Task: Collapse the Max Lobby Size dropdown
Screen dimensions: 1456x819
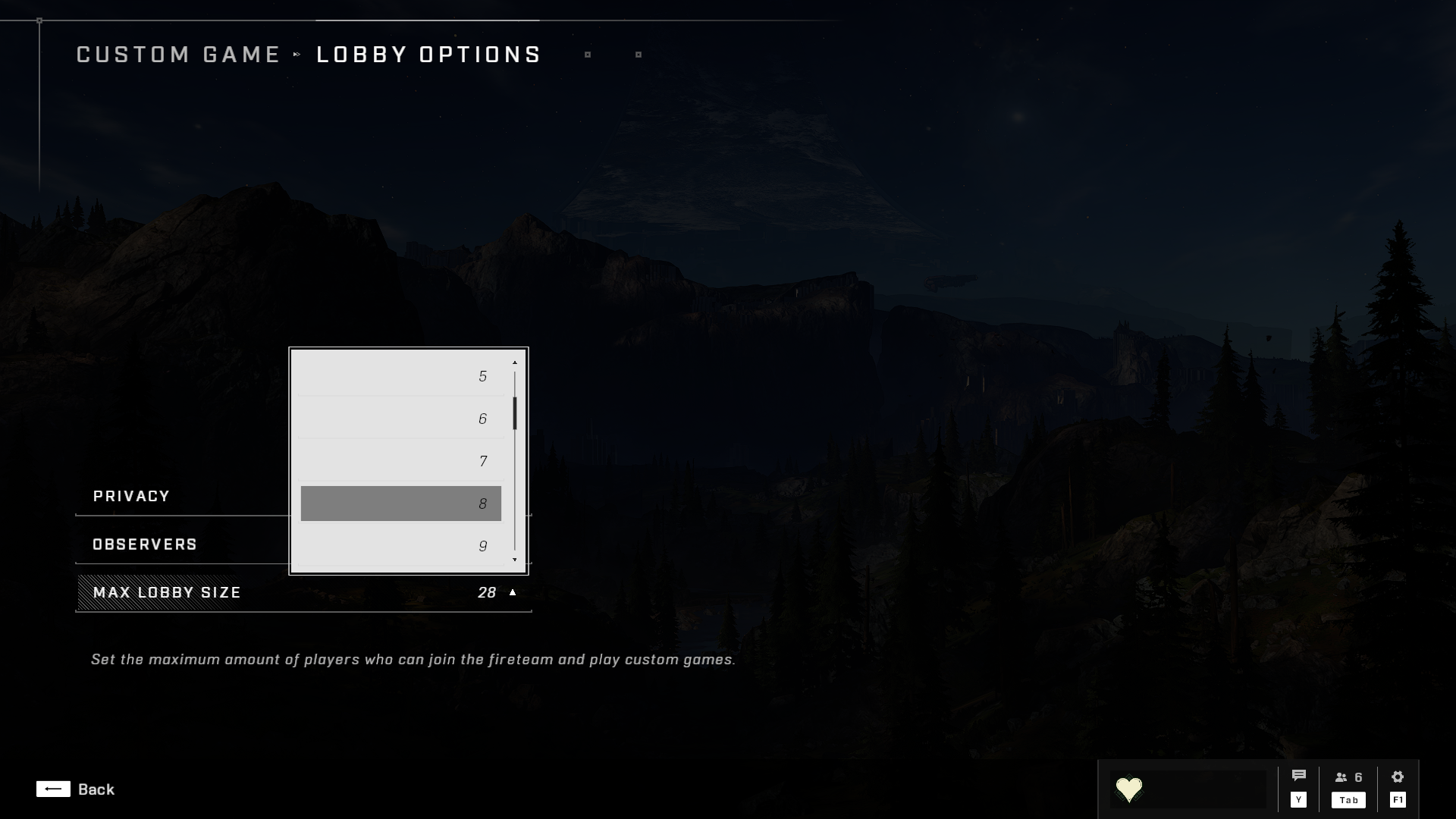Action: coord(513,592)
